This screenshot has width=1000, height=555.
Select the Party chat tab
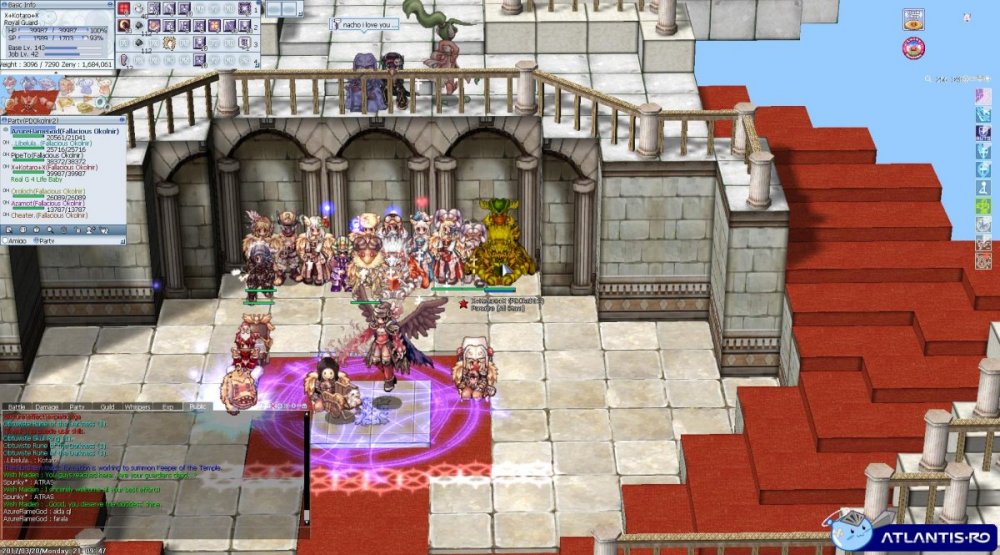(x=77, y=407)
